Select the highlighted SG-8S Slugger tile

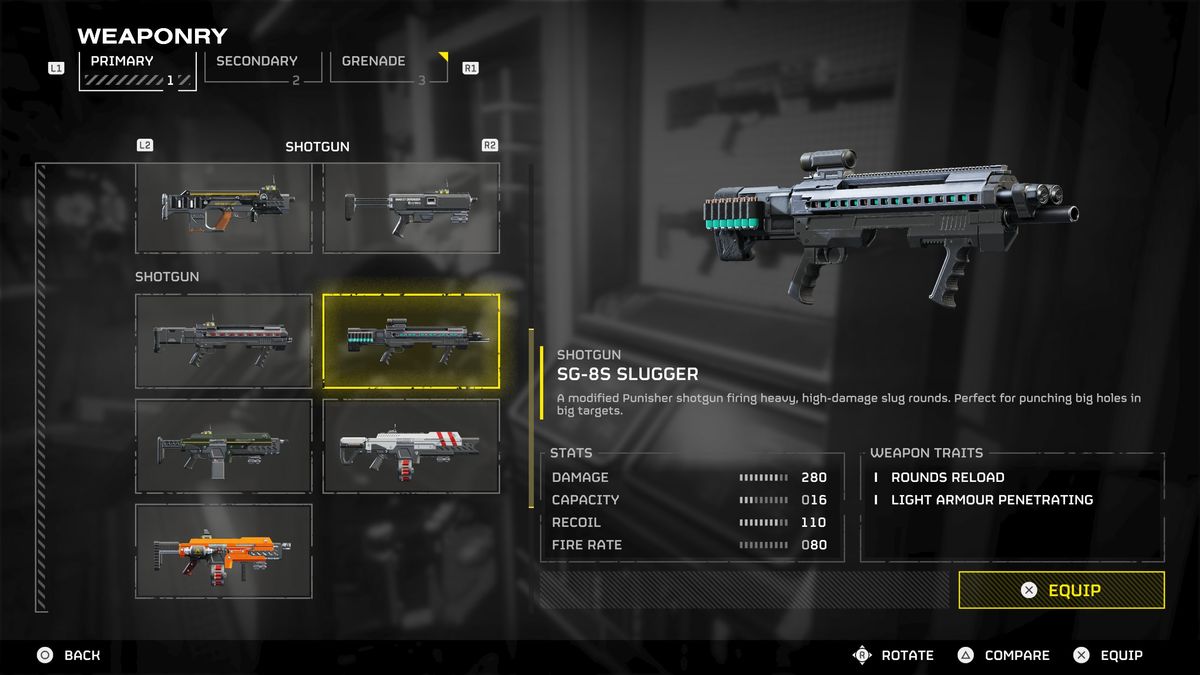411,341
